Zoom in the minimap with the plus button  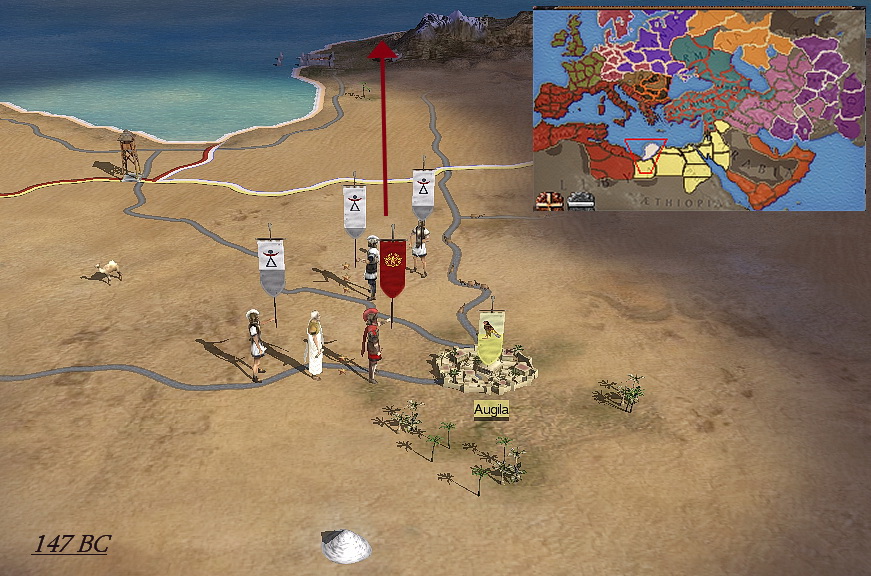tap(549, 201)
